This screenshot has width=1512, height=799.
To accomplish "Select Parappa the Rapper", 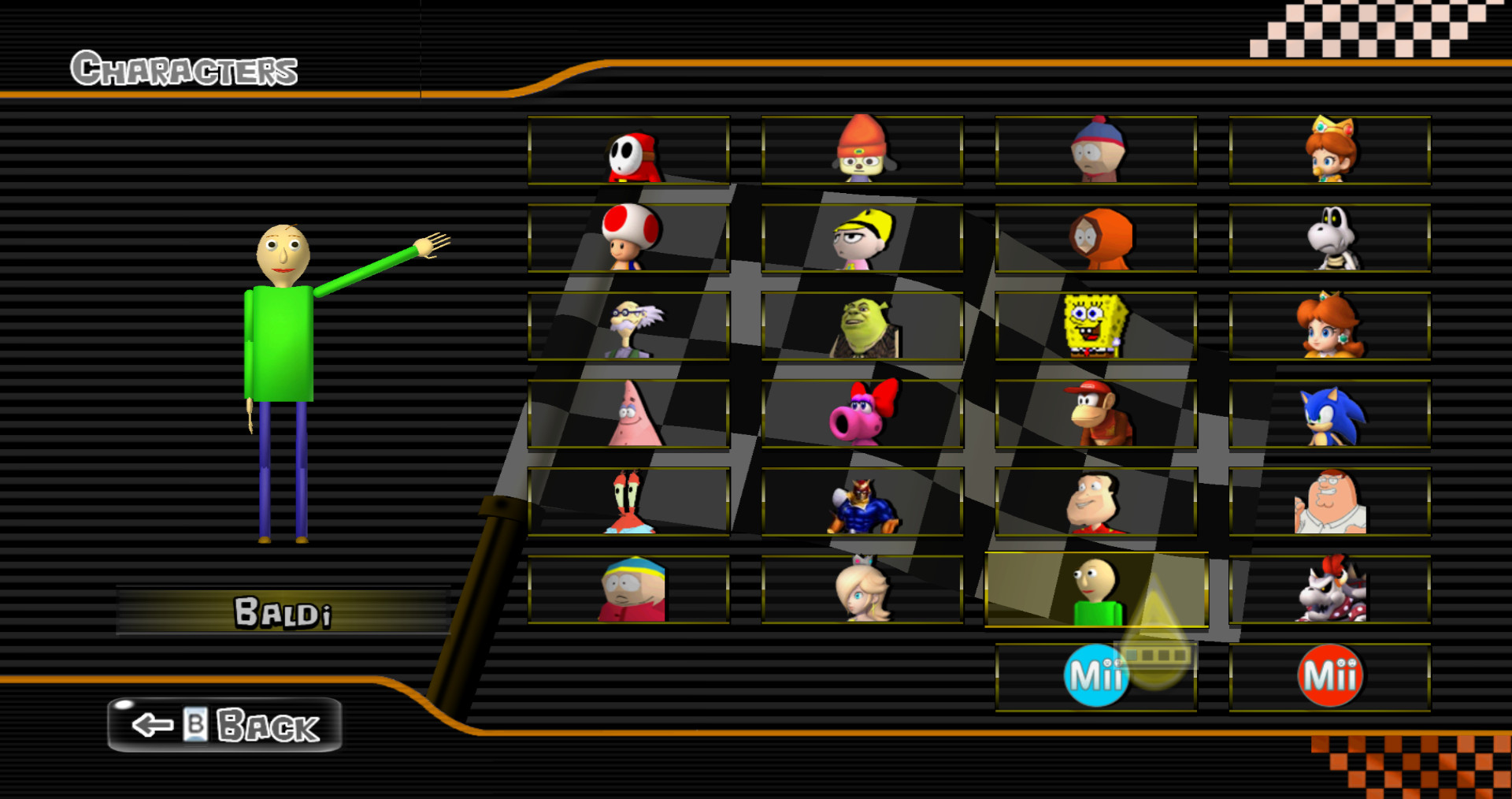I will (x=862, y=151).
